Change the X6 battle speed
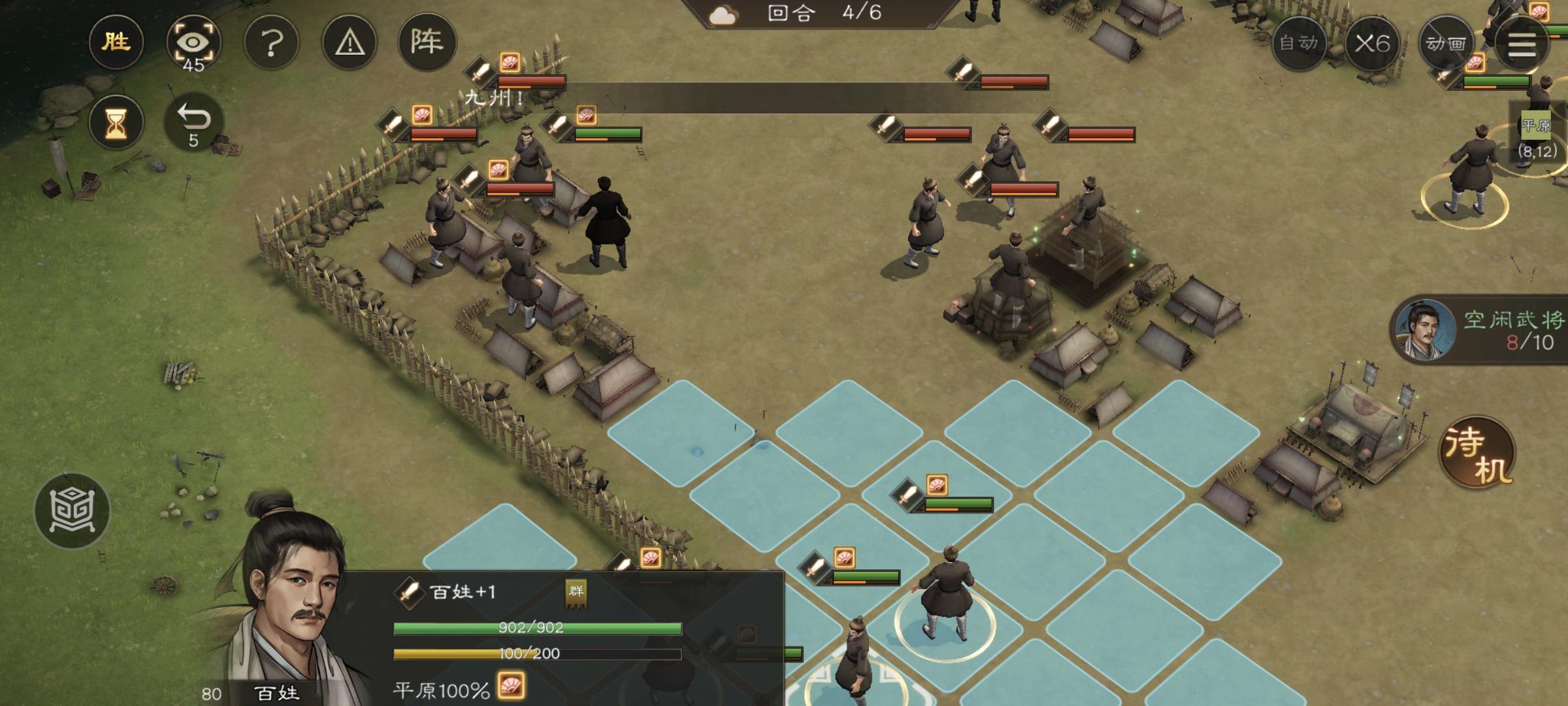Viewport: 1568px width, 706px height. 1372,44
